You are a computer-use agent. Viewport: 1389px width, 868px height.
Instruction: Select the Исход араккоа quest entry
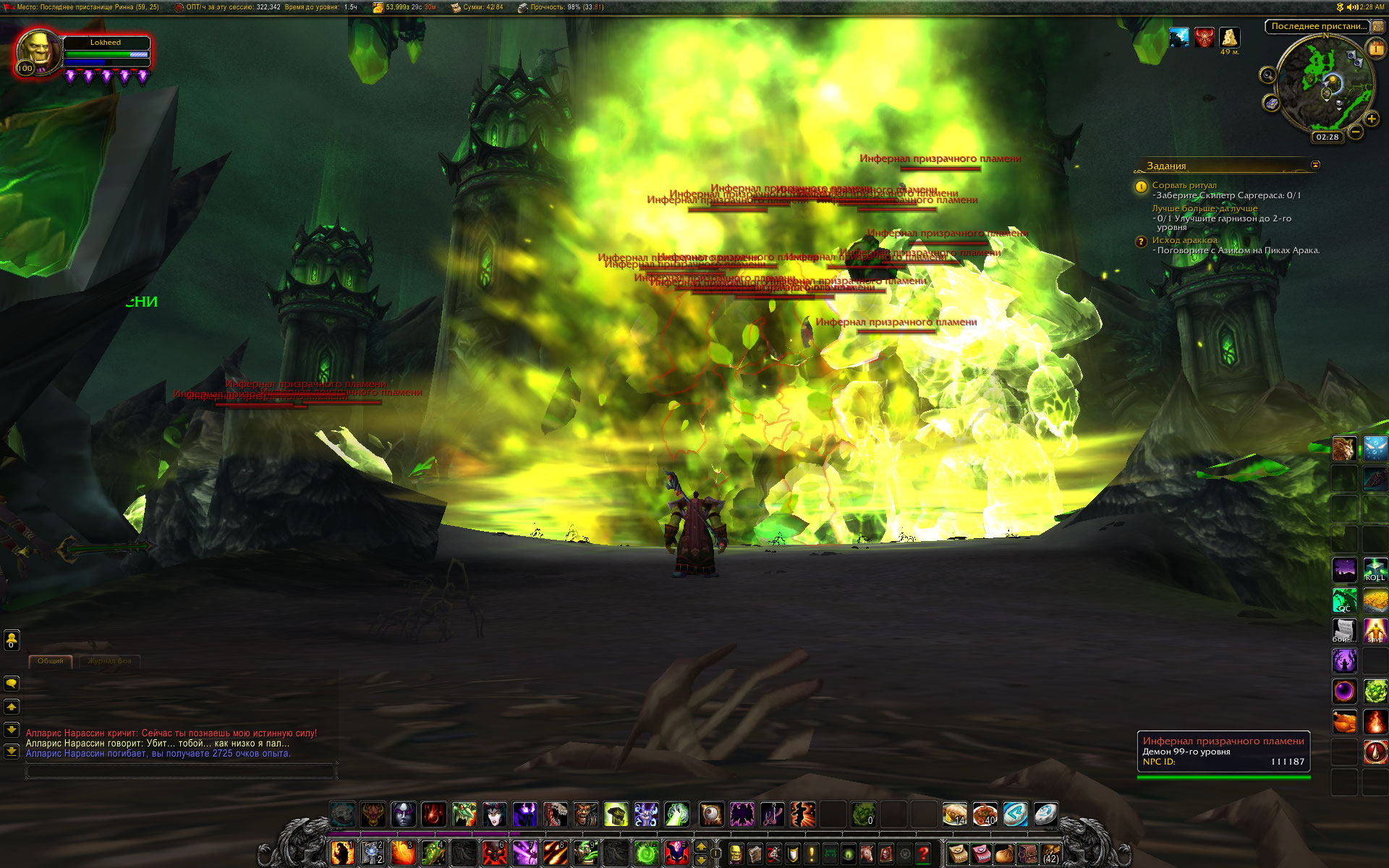tap(1184, 240)
